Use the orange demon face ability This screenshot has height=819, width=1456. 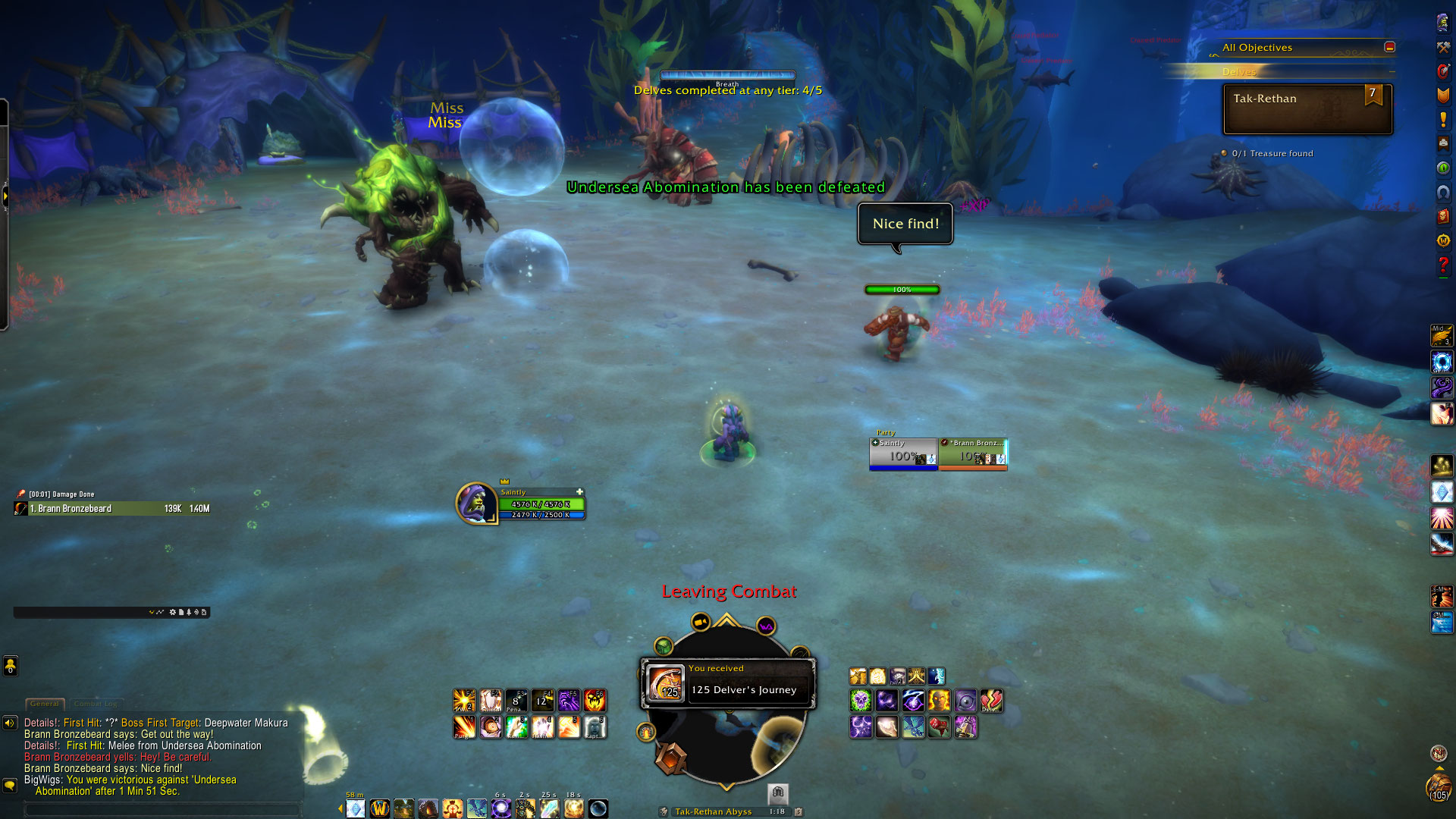pos(595,701)
